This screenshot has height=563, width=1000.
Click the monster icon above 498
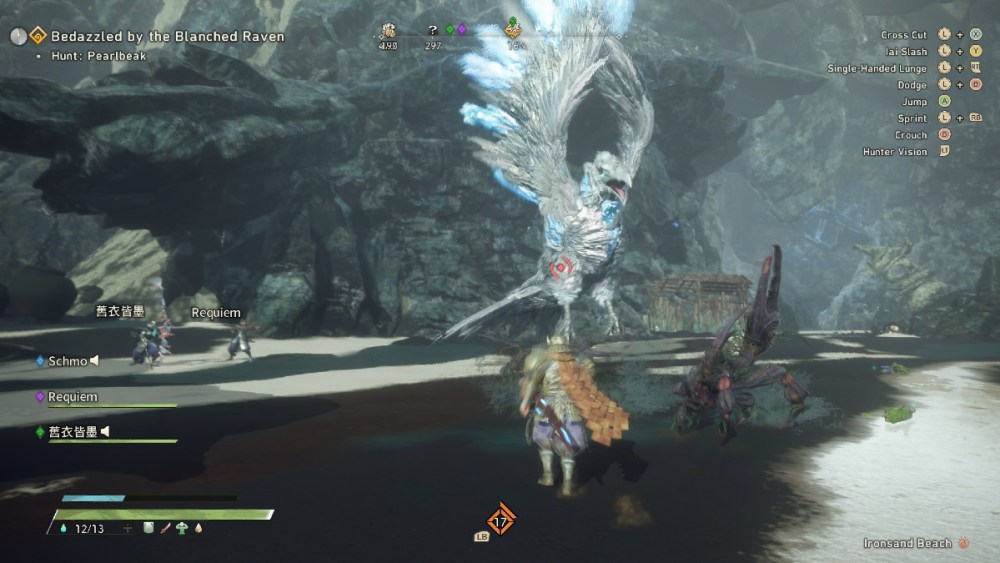[x=388, y=31]
